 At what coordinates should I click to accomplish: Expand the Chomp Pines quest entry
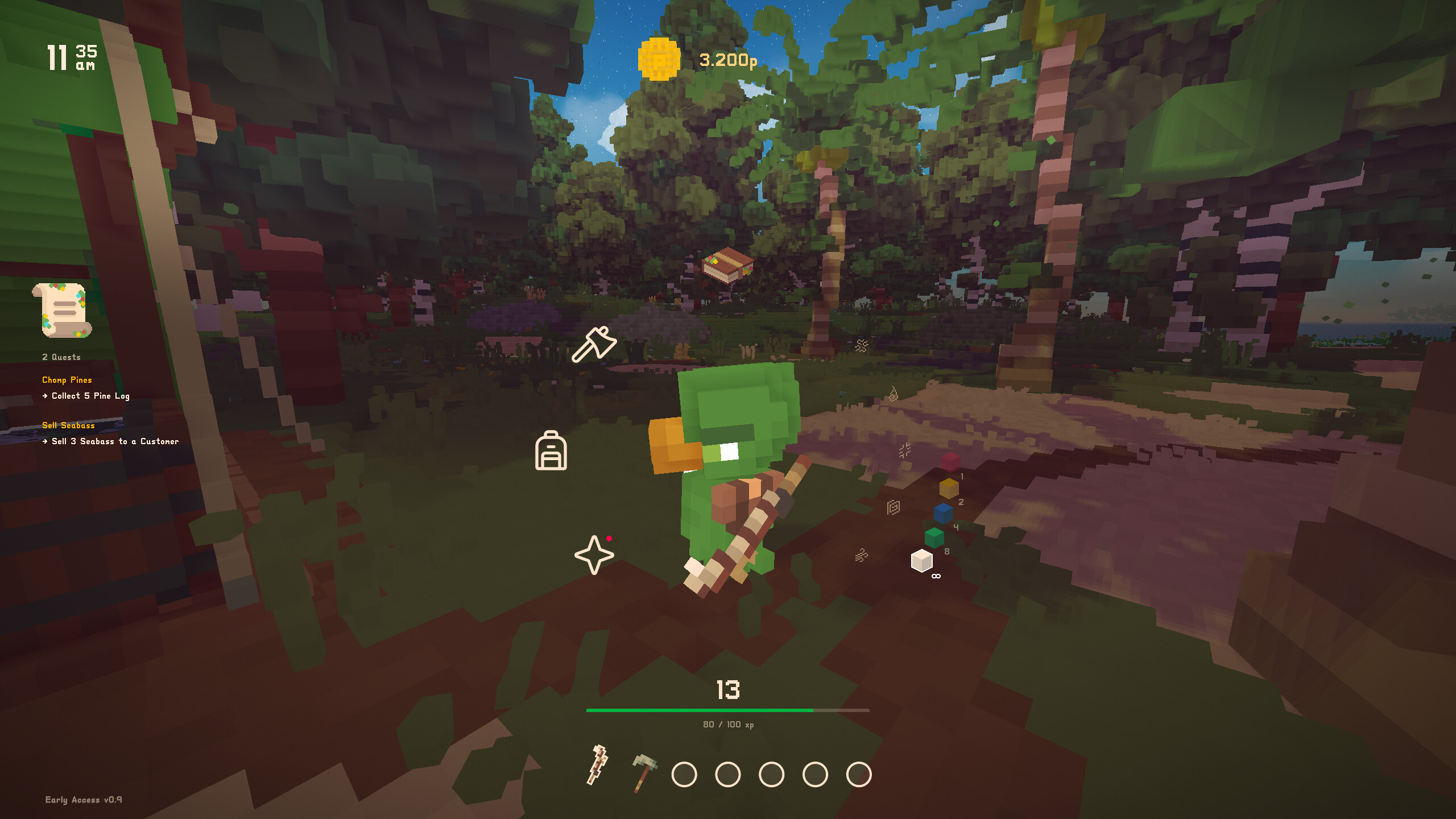[x=68, y=379]
